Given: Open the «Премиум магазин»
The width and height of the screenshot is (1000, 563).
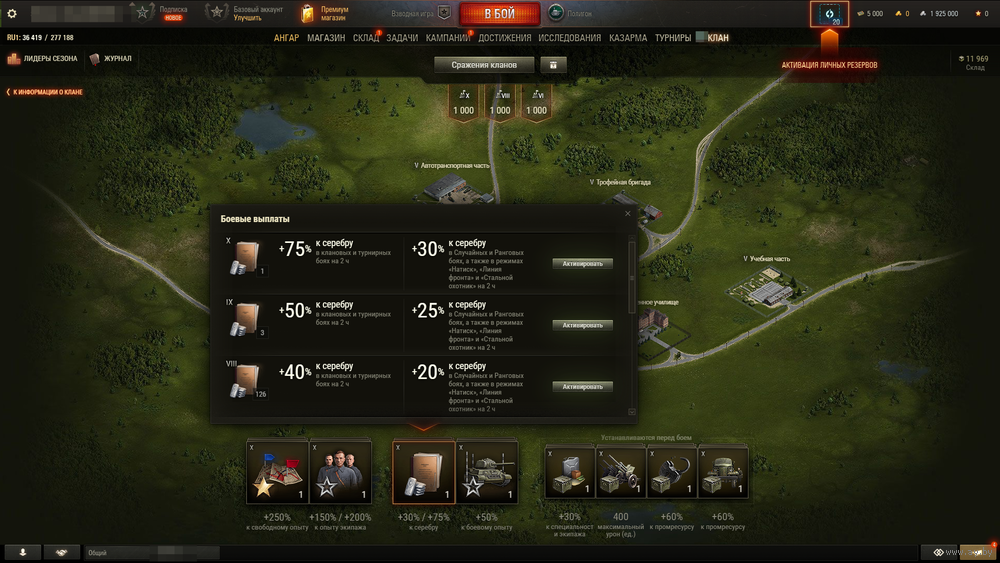Looking at the screenshot, I should [x=325, y=14].
